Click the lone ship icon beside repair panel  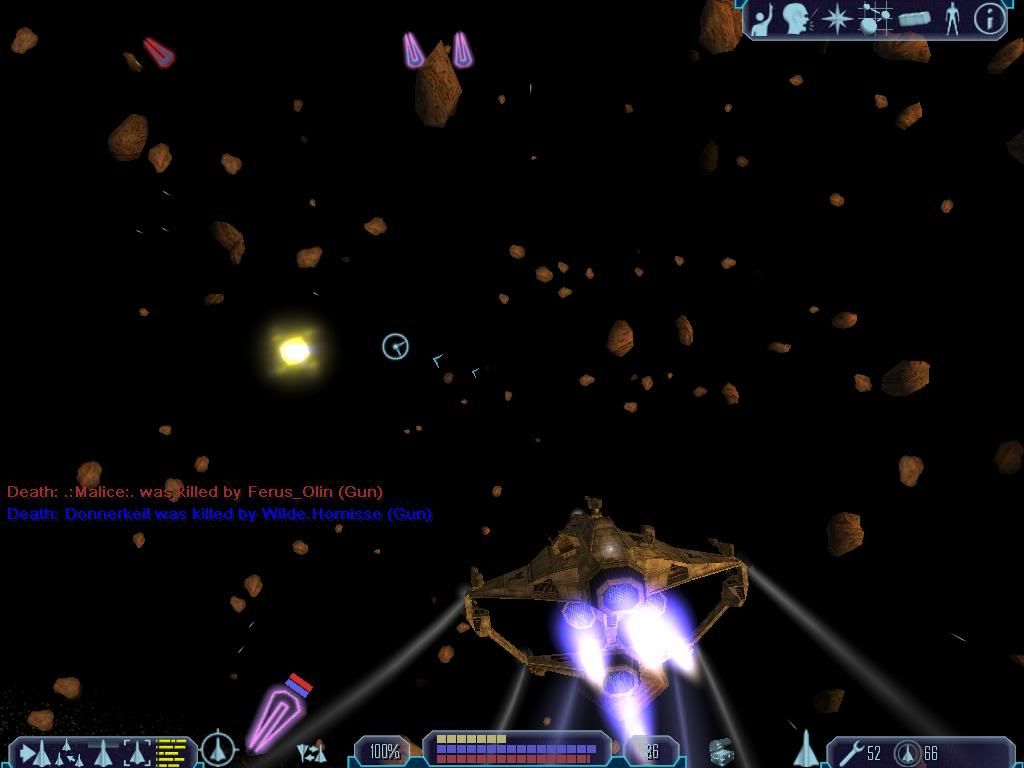(806, 748)
